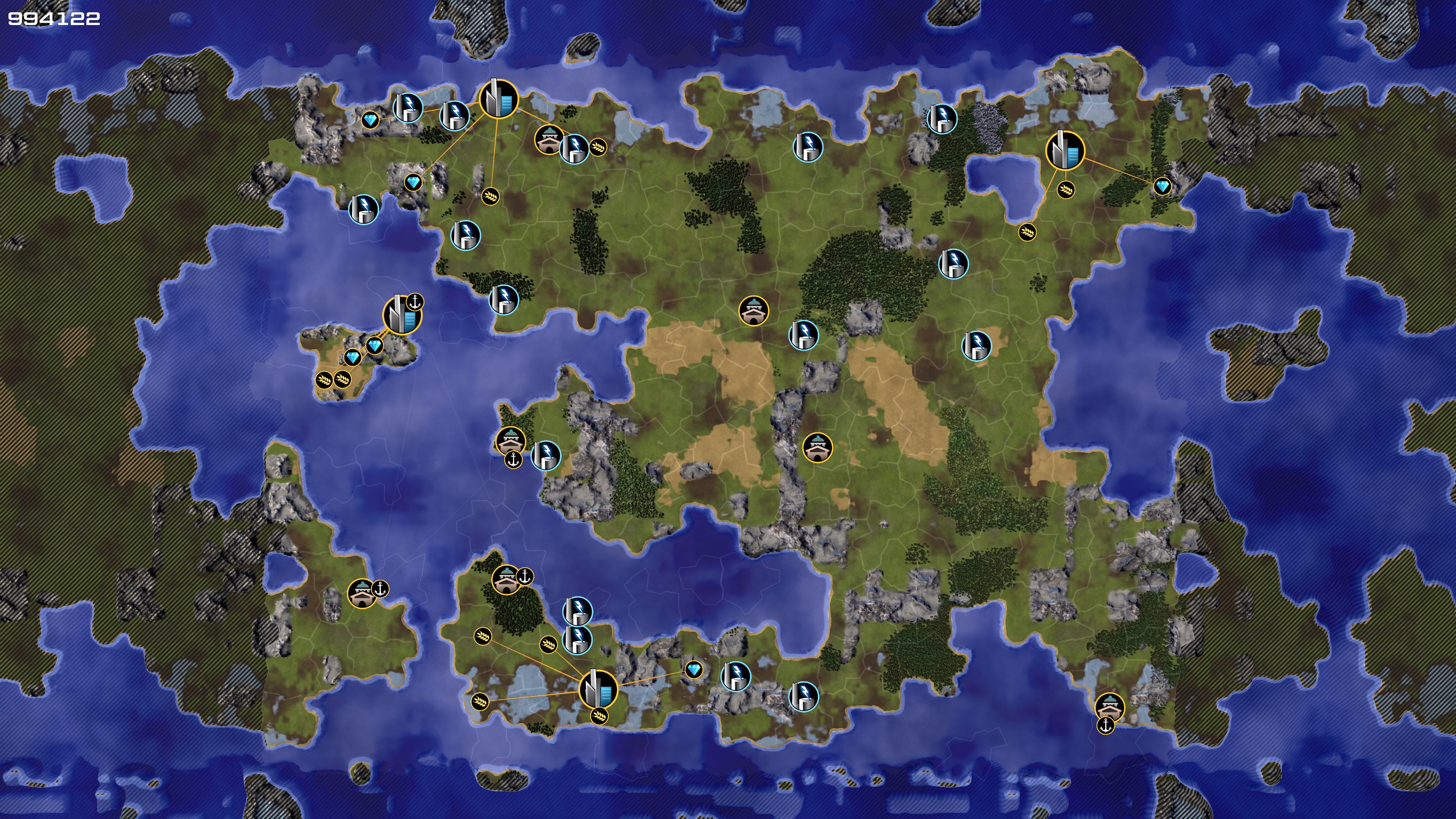The width and height of the screenshot is (1456, 819).
Task: Pick the diamond marker linked to the four-wheat city
Action: pyautogui.click(x=693, y=670)
